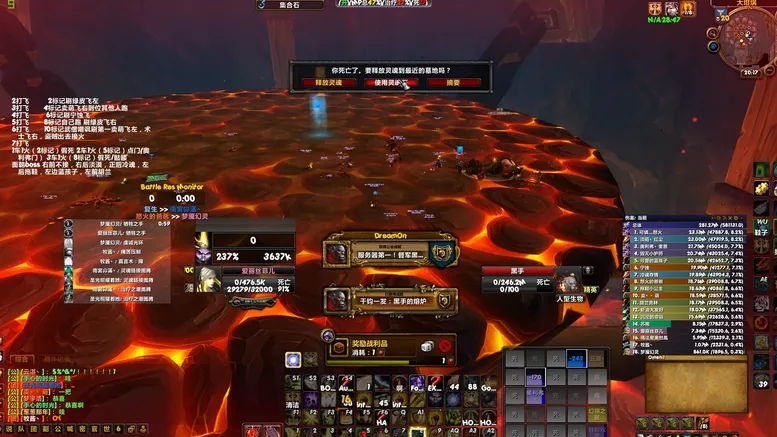Decline the bonus loot roll with red circle

445,346
